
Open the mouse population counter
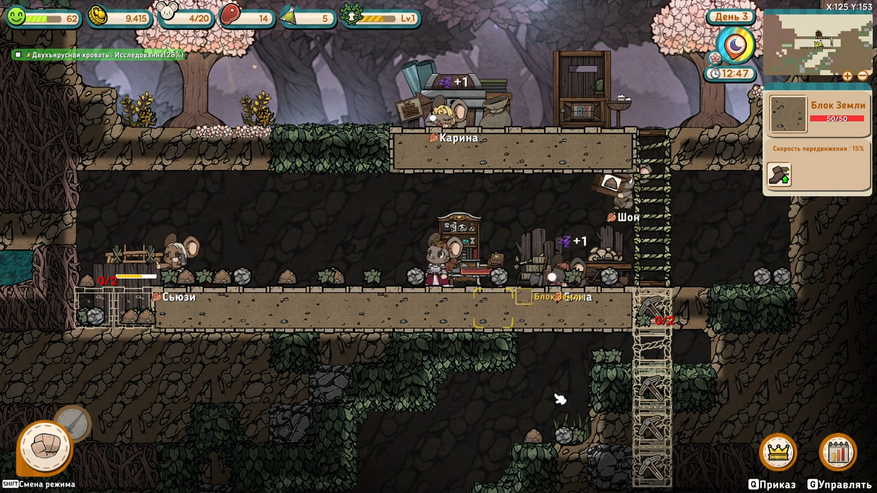tap(166, 14)
